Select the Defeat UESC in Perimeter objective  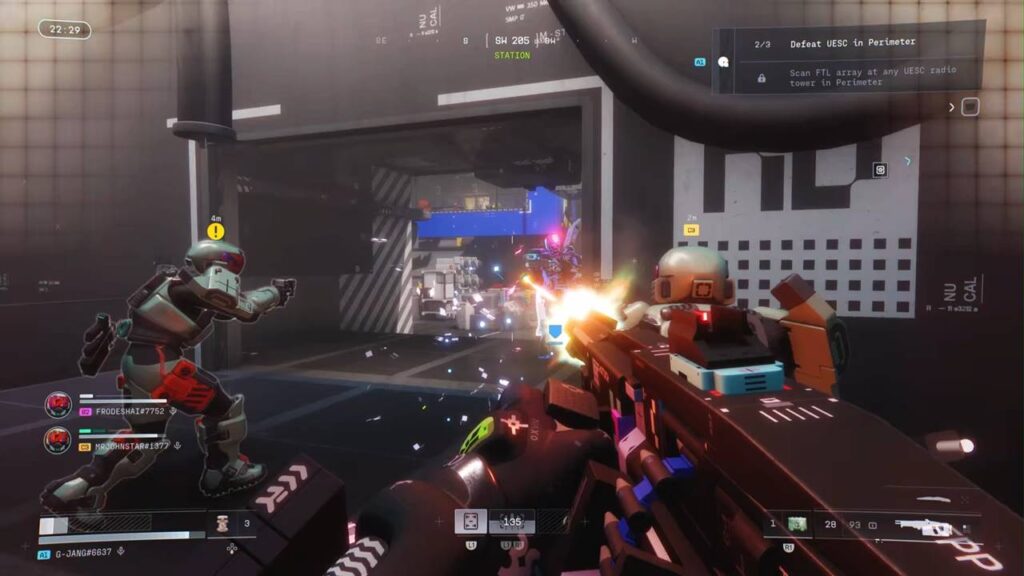851,43
